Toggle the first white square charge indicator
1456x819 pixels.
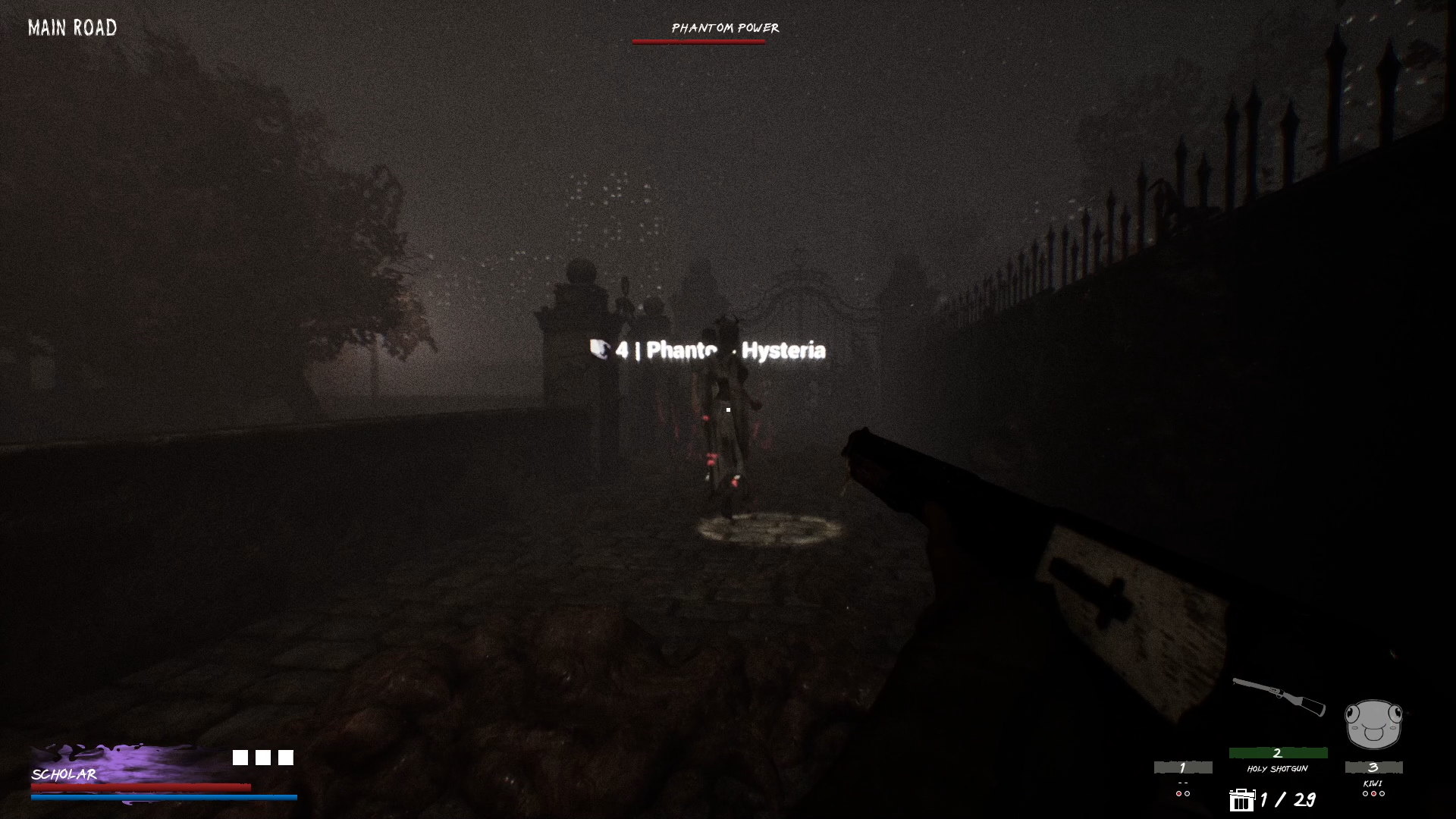239,757
